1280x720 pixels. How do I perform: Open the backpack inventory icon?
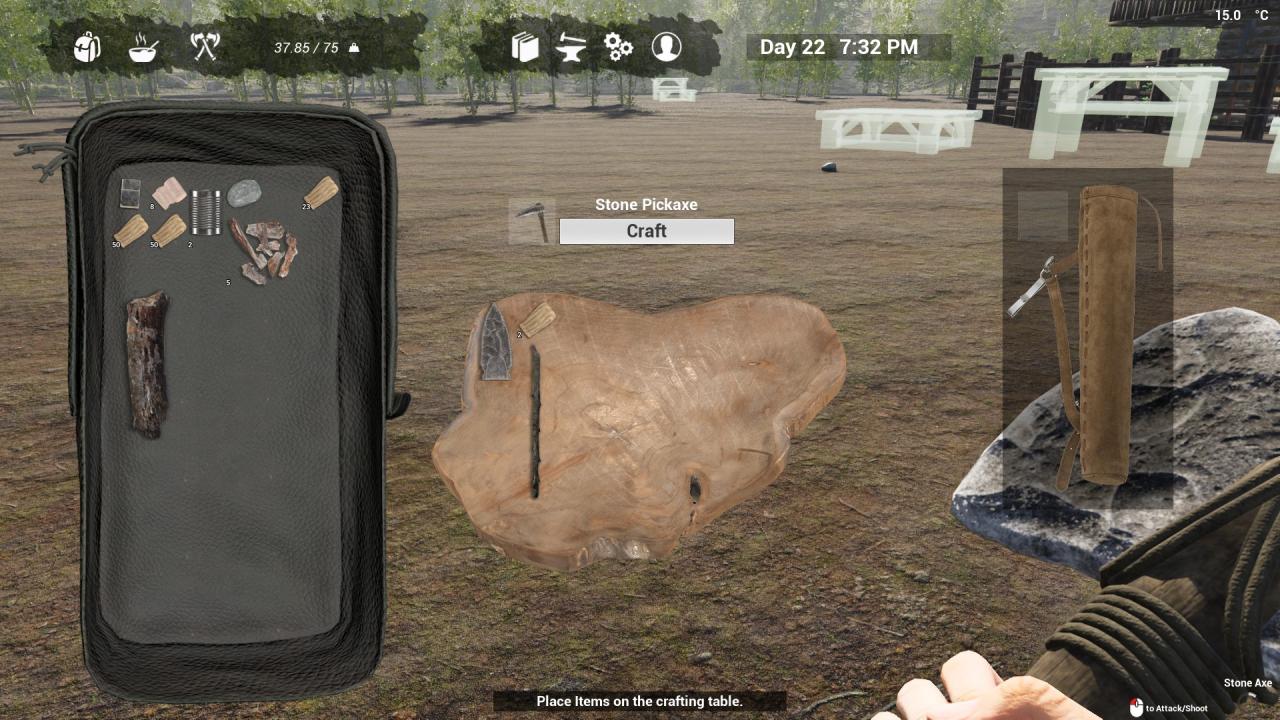tap(88, 46)
